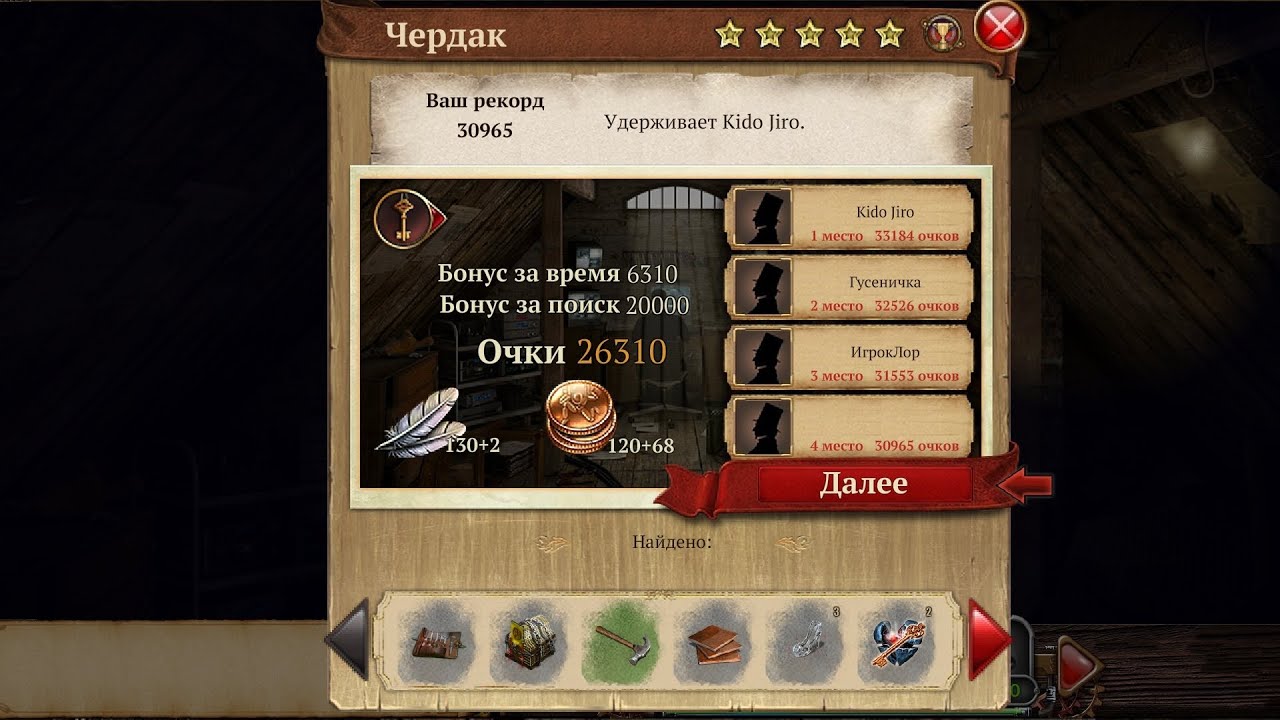
Task: Show next found items with right arrow
Action: [990, 639]
